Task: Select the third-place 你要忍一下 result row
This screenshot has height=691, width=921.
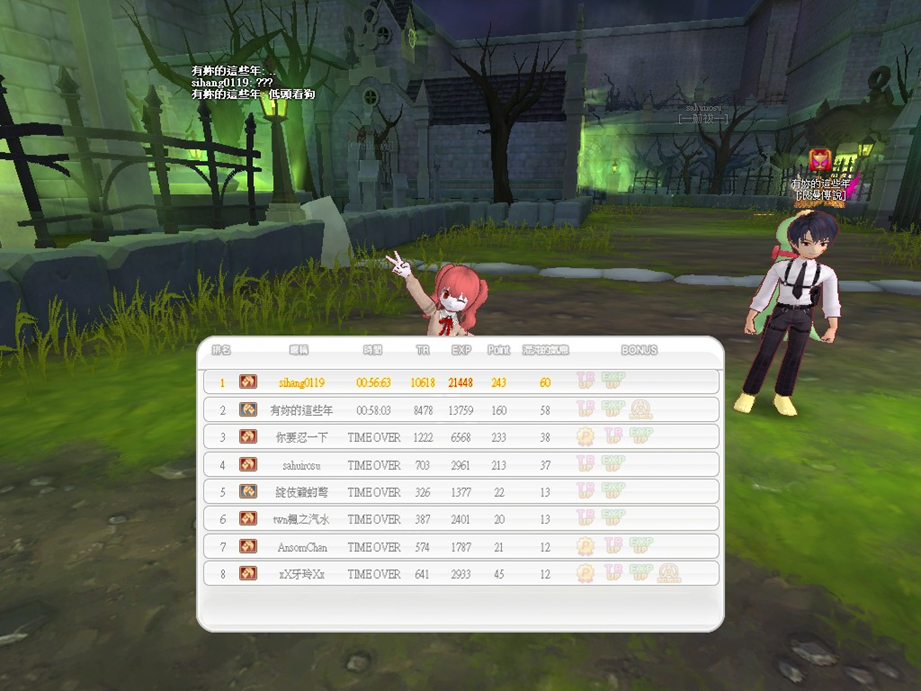Action: [460, 437]
